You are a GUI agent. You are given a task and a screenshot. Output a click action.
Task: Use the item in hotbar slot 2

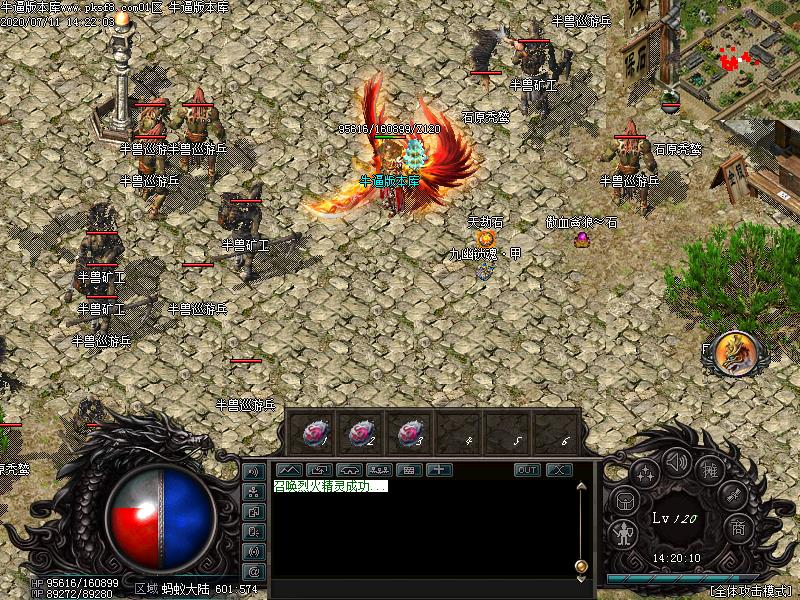[x=361, y=433]
